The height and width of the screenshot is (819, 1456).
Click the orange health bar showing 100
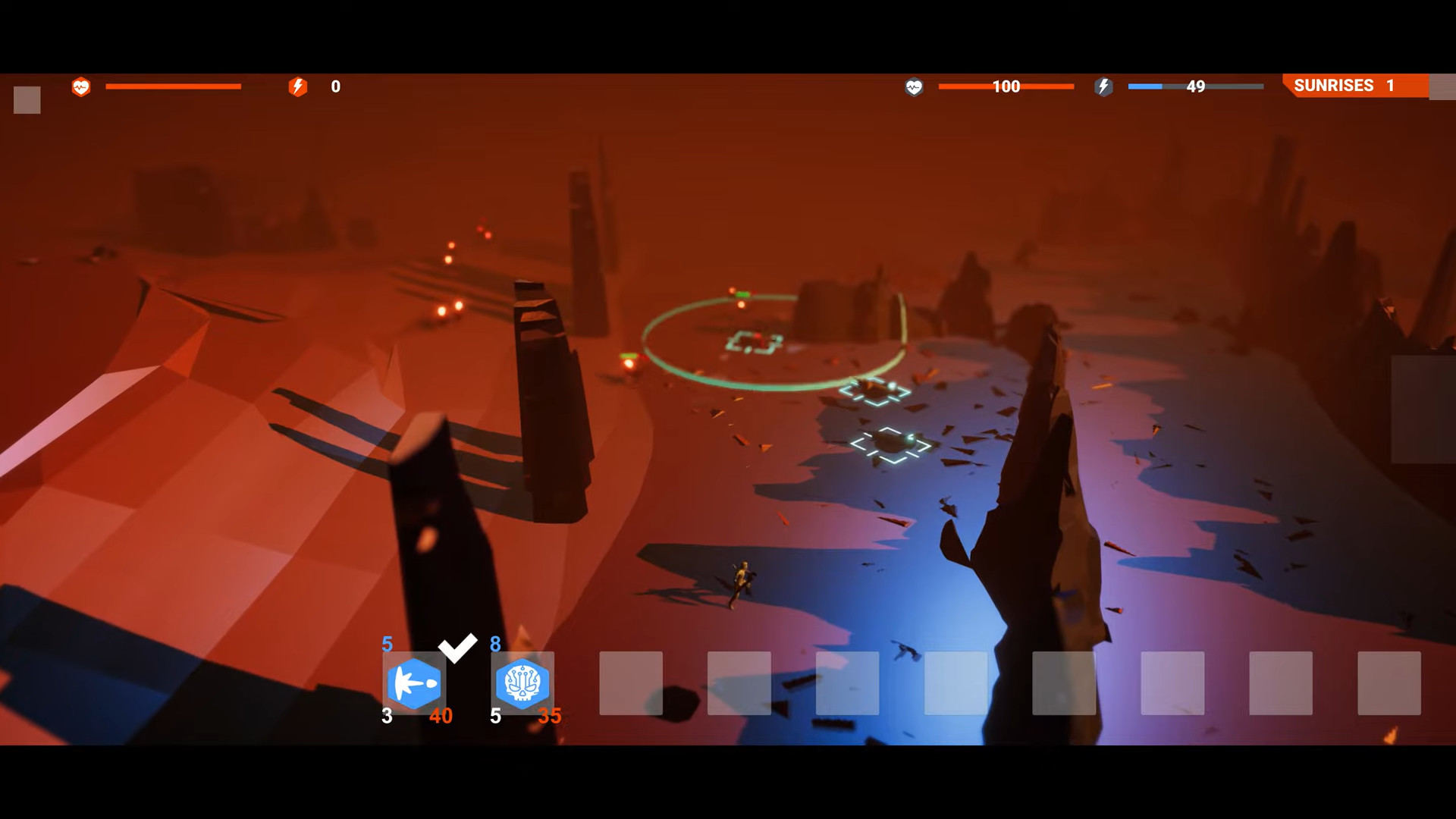[x=1006, y=86]
